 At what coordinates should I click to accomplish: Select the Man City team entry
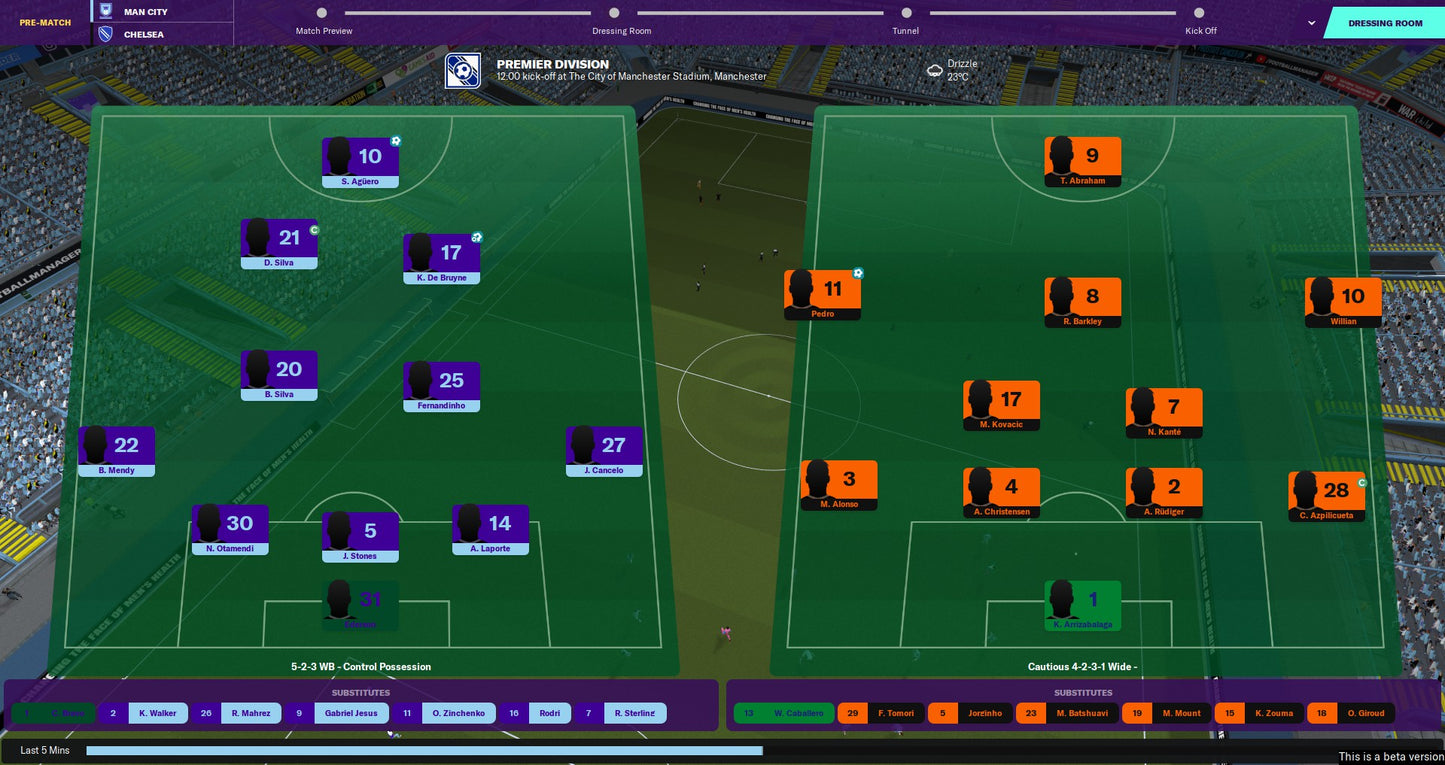coord(145,12)
